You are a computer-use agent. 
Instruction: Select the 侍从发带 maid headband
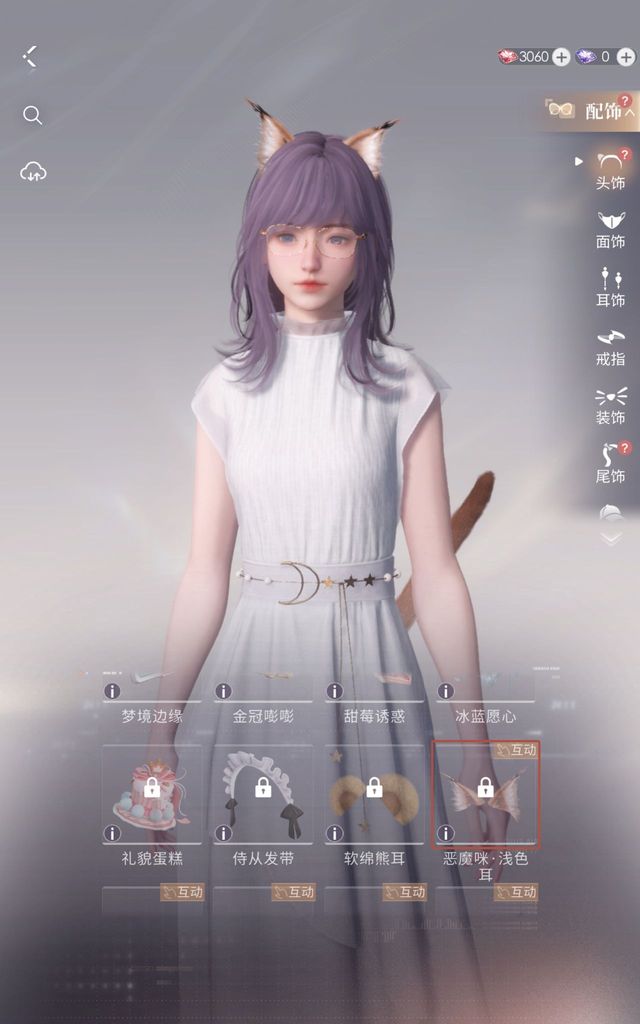(x=263, y=795)
